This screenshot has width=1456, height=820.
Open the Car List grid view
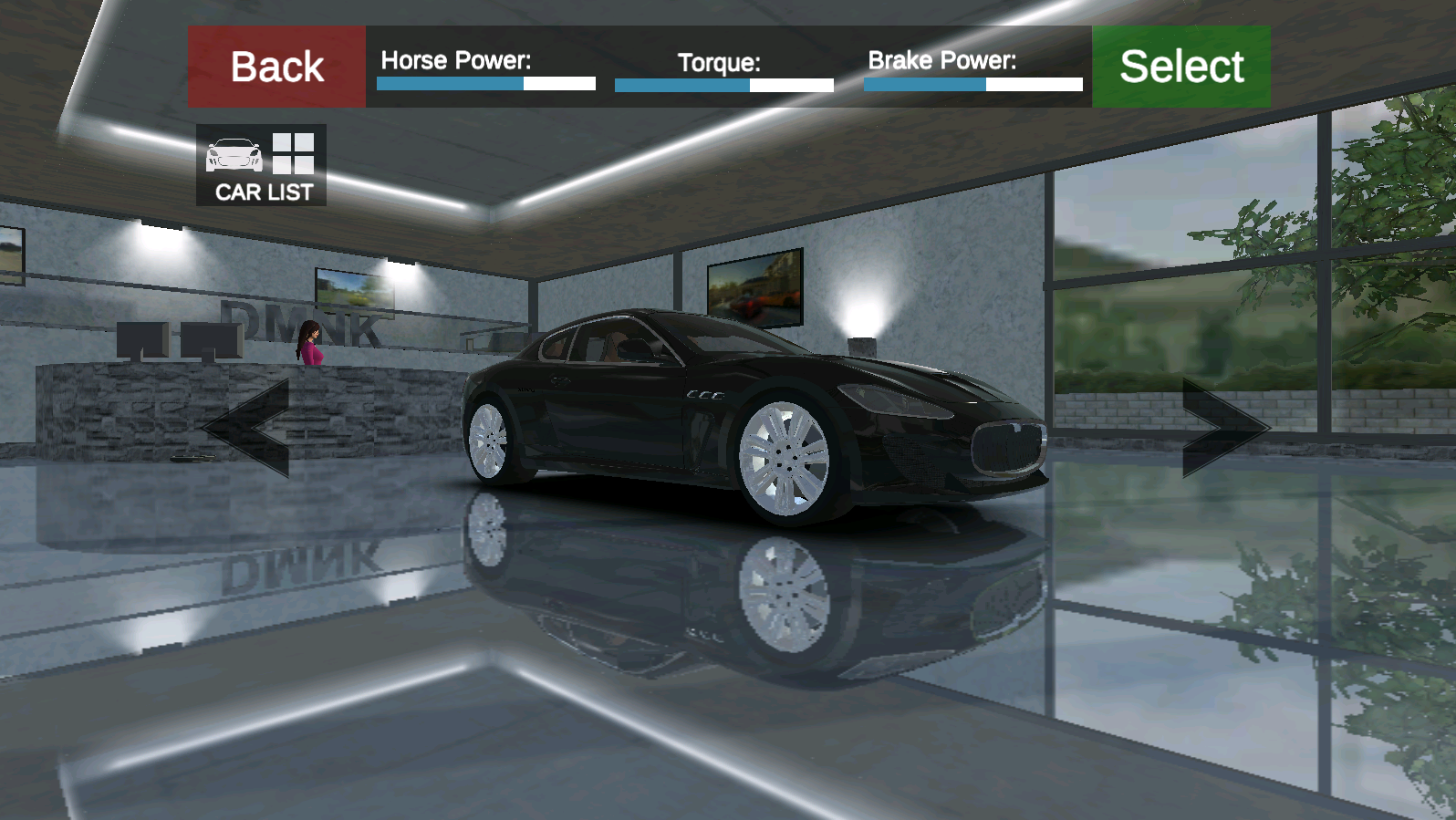click(x=262, y=165)
